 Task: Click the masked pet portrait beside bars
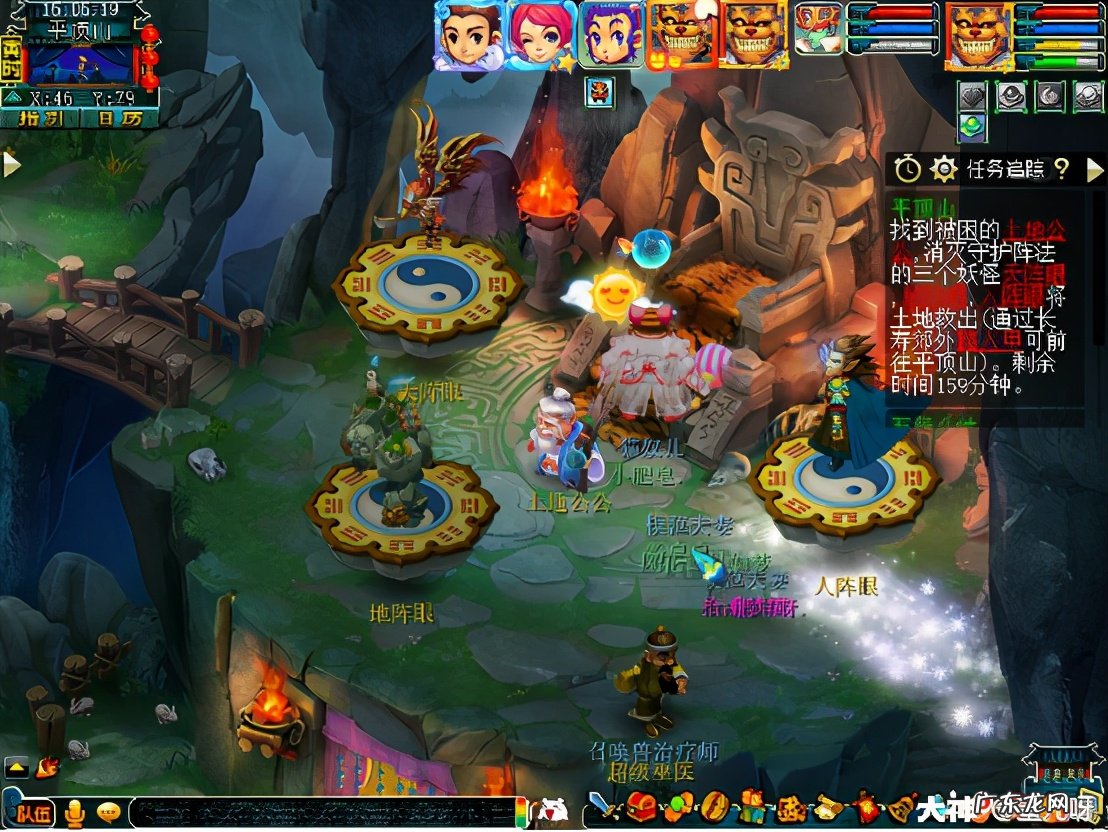coord(818,29)
